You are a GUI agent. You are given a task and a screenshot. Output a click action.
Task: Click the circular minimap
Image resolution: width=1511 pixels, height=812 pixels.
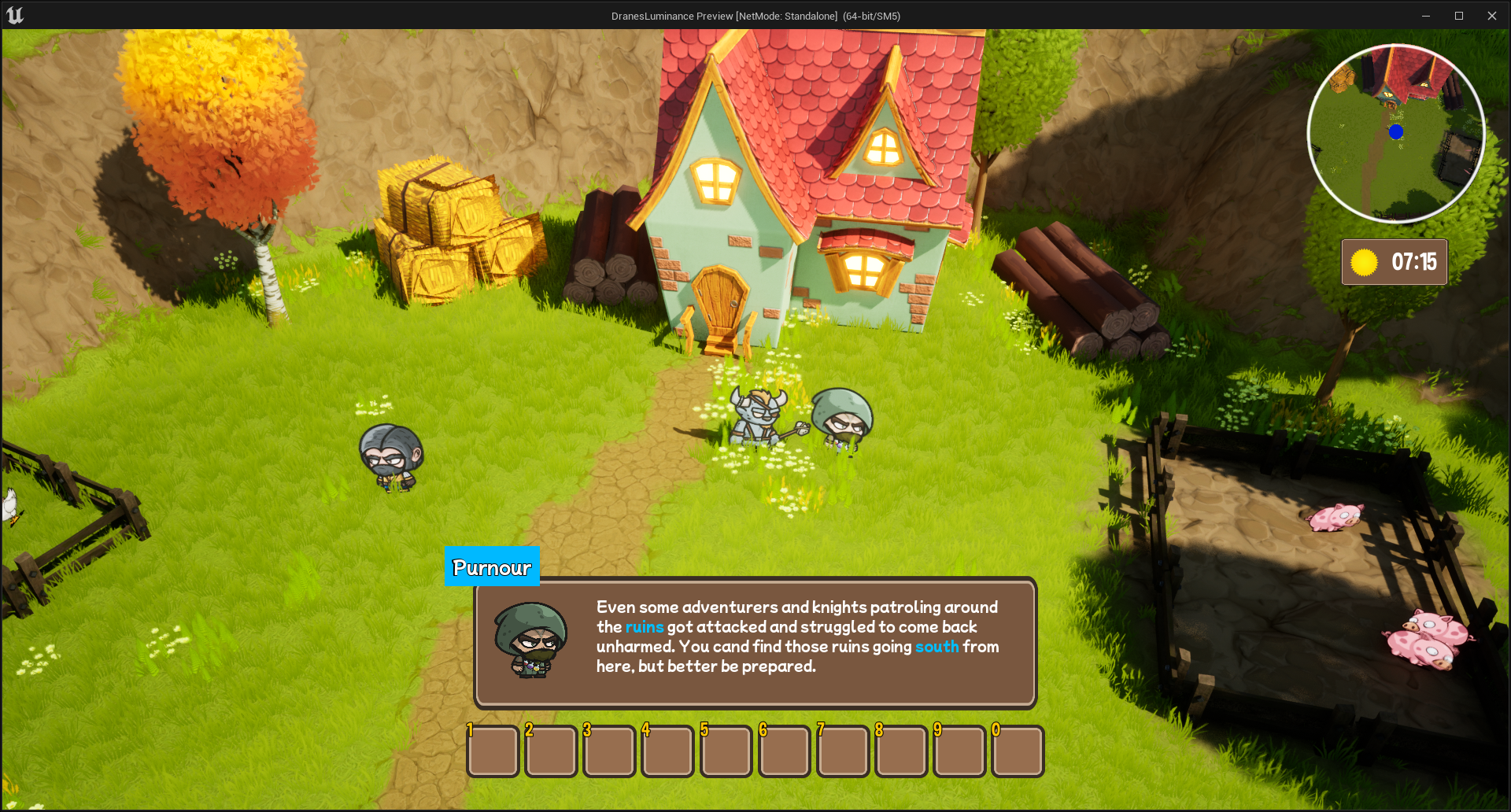click(1395, 133)
